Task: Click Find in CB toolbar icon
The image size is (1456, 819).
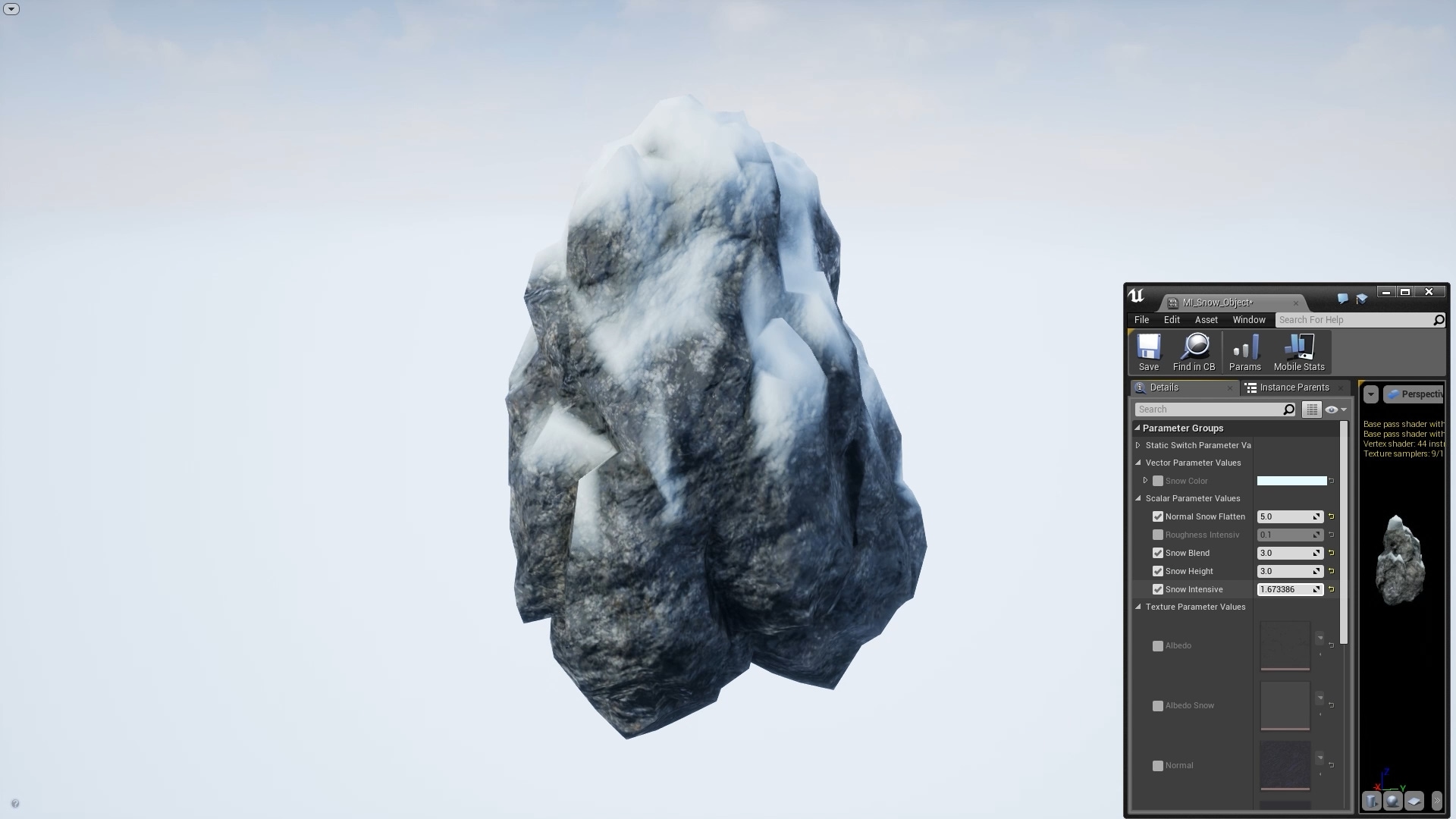Action: point(1194,350)
